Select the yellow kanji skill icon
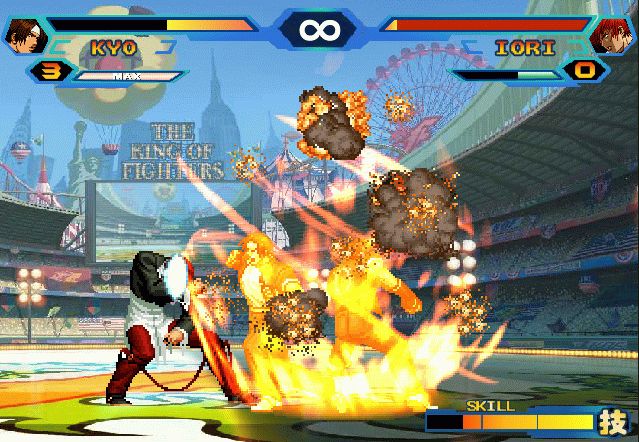This screenshot has height=442, width=639. [612, 421]
